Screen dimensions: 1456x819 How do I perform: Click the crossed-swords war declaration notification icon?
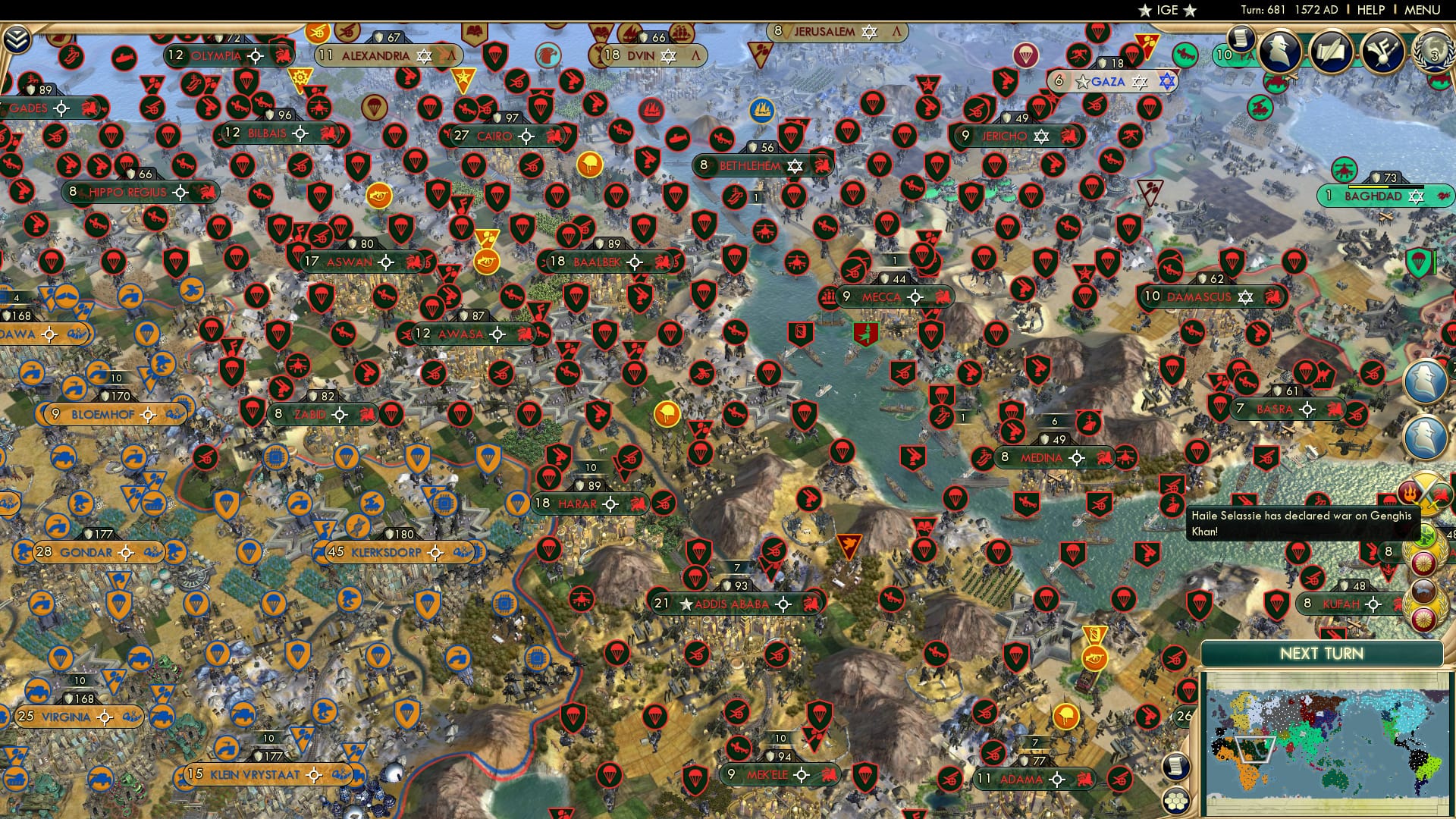(x=1424, y=491)
